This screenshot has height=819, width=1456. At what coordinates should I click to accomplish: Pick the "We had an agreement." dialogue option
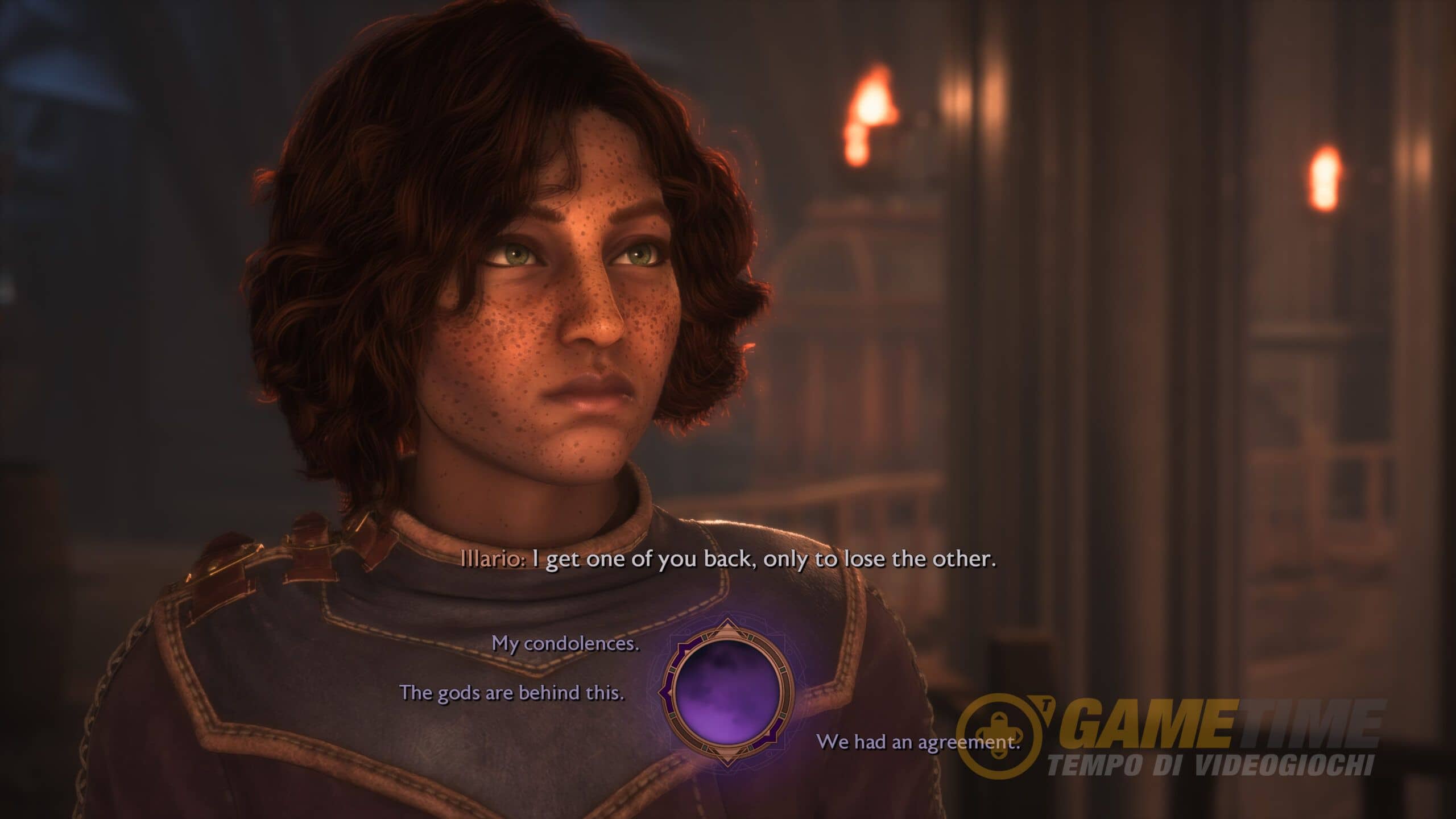pos(918,742)
